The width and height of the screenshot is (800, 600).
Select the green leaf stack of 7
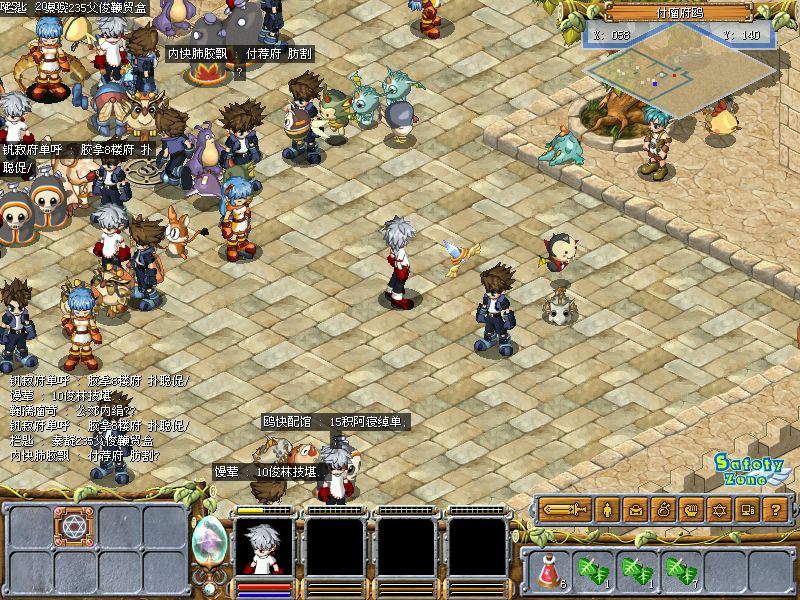tap(682, 571)
